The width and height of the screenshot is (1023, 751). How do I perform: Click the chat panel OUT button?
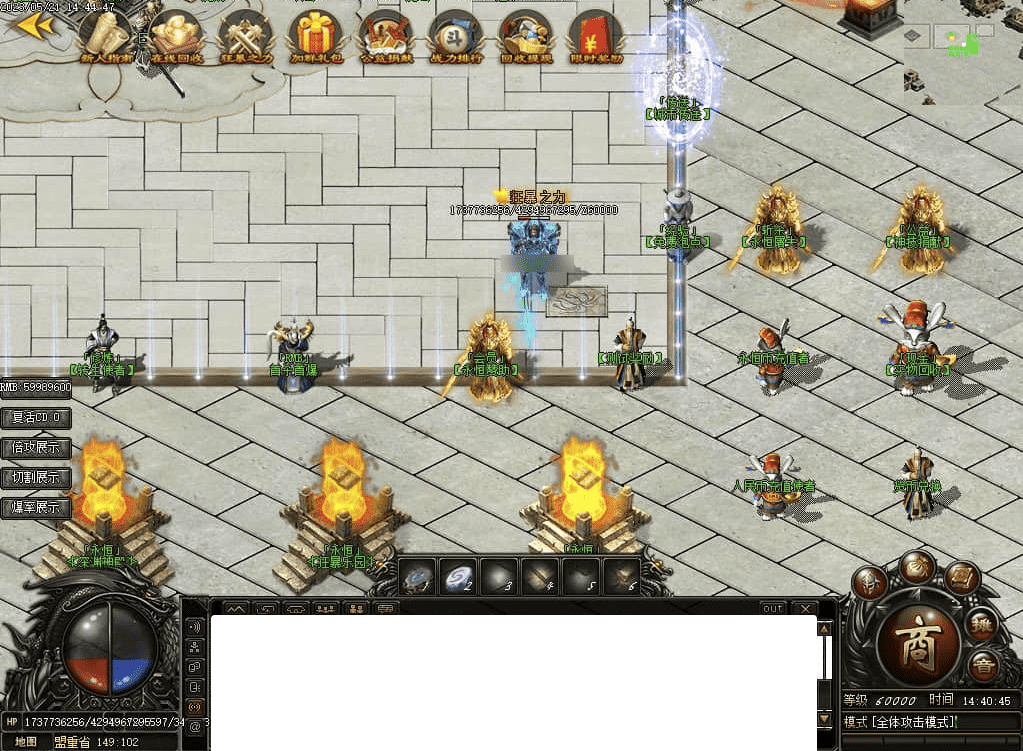pyautogui.click(x=772, y=608)
